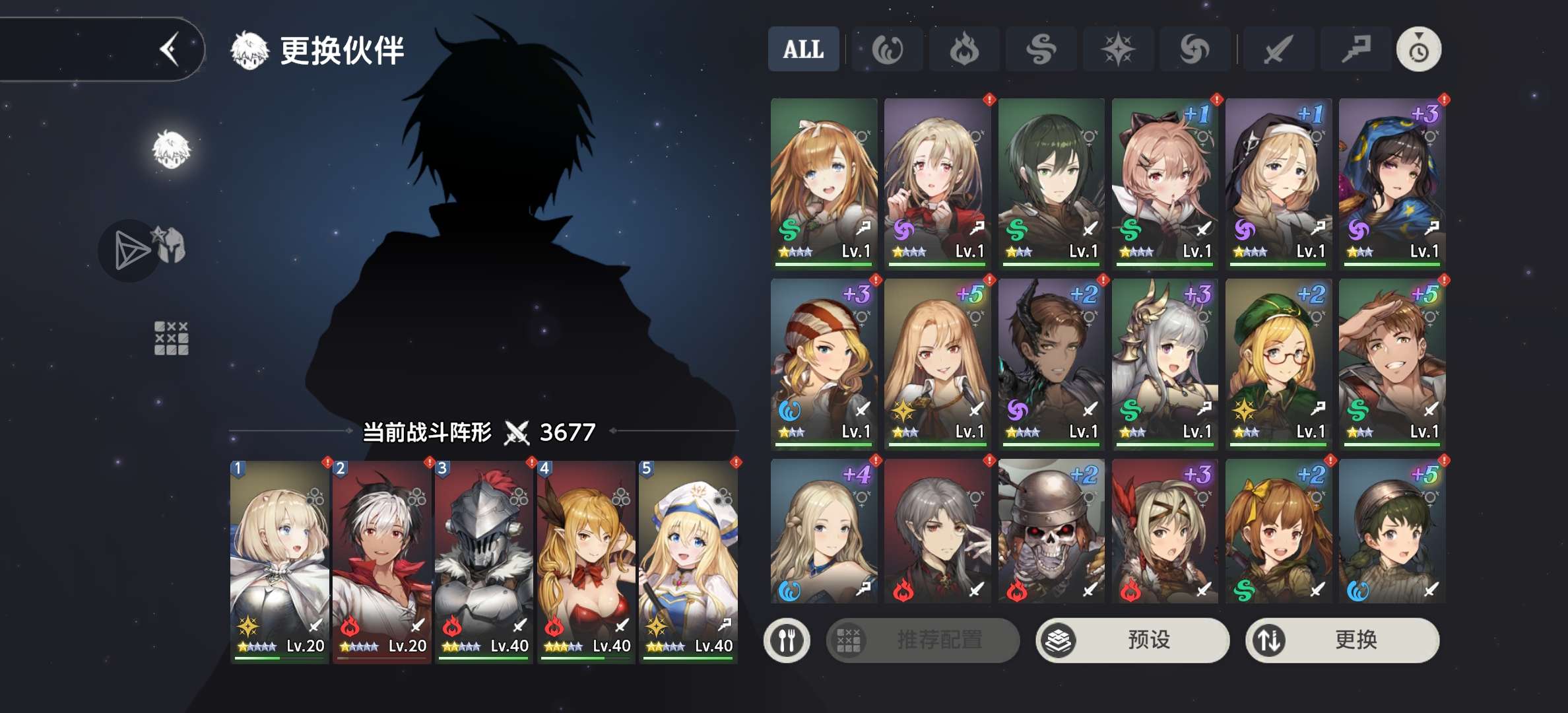
Task: Filter partners by gold star light element
Action: pyautogui.click(x=1117, y=50)
